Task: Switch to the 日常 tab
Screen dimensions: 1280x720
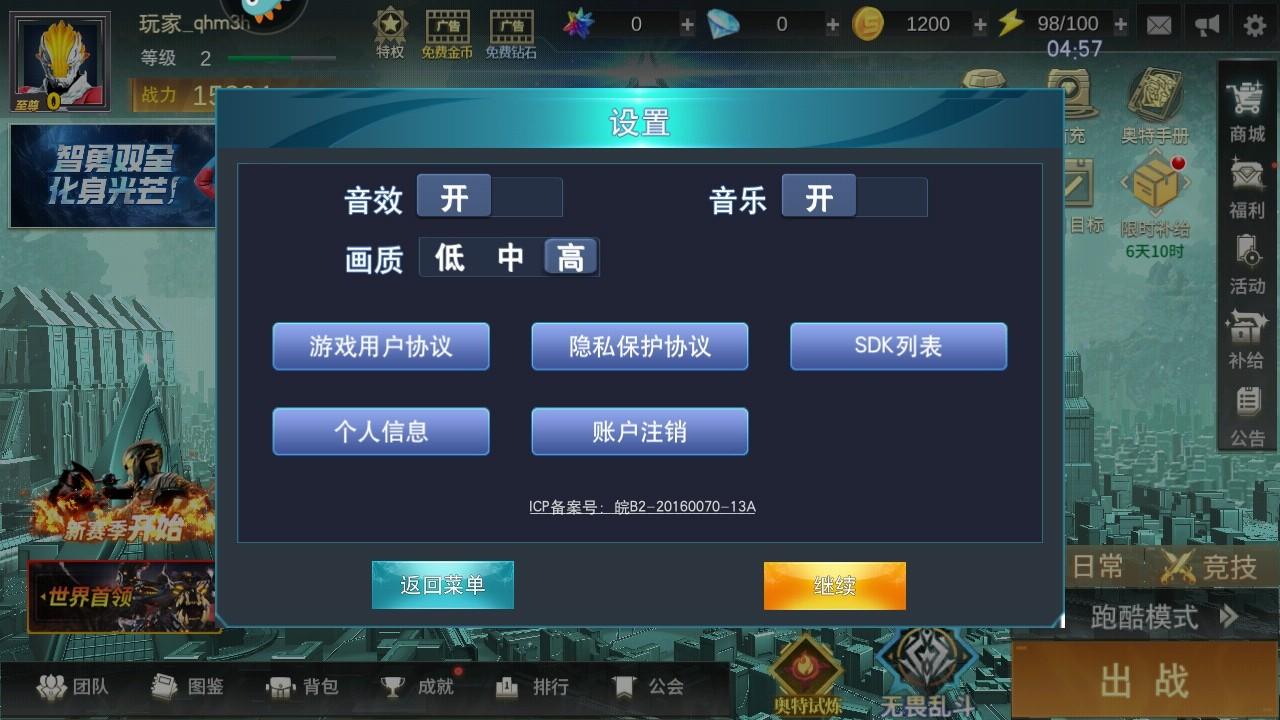Action: (x=1097, y=565)
